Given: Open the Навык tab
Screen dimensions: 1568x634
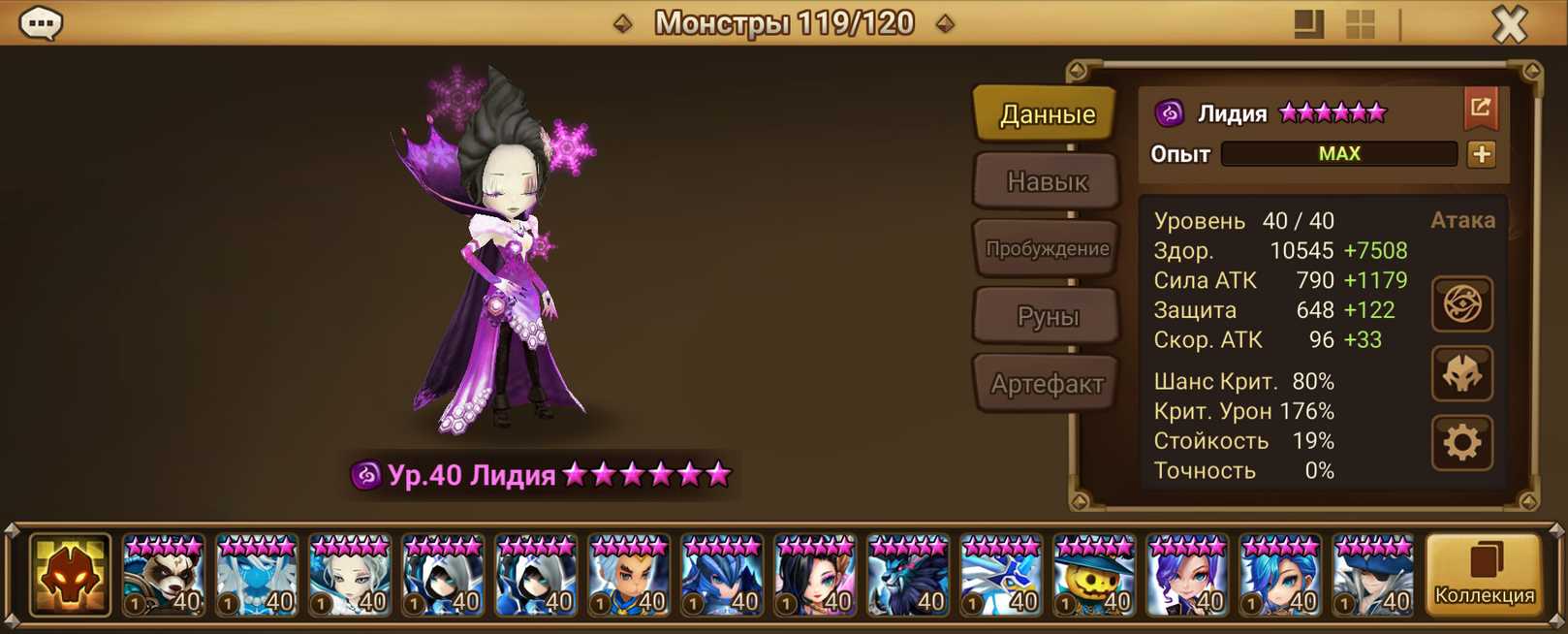Looking at the screenshot, I should 1047,181.
